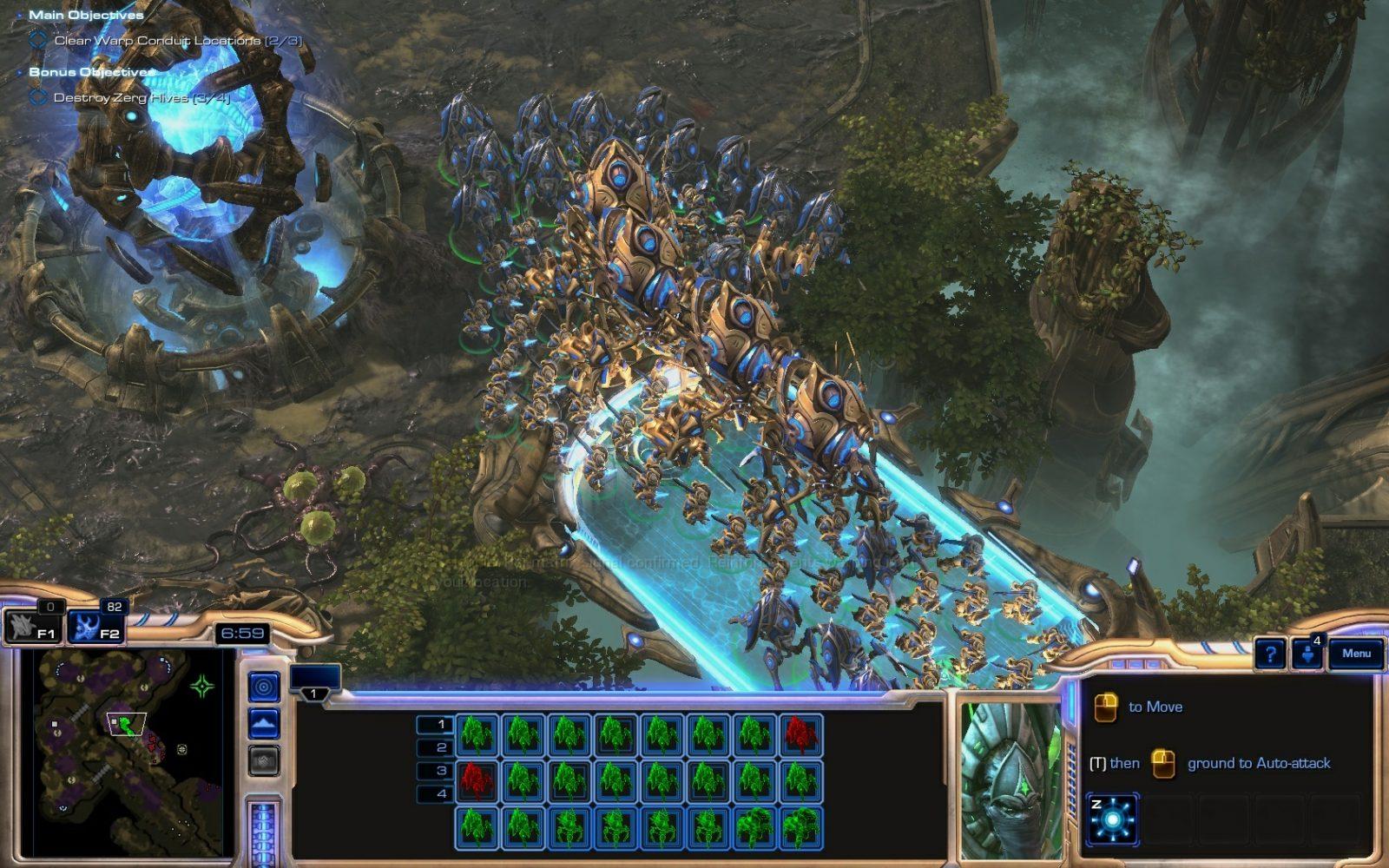Click the button with the 4 badge
The image size is (1389, 868).
point(1308,654)
